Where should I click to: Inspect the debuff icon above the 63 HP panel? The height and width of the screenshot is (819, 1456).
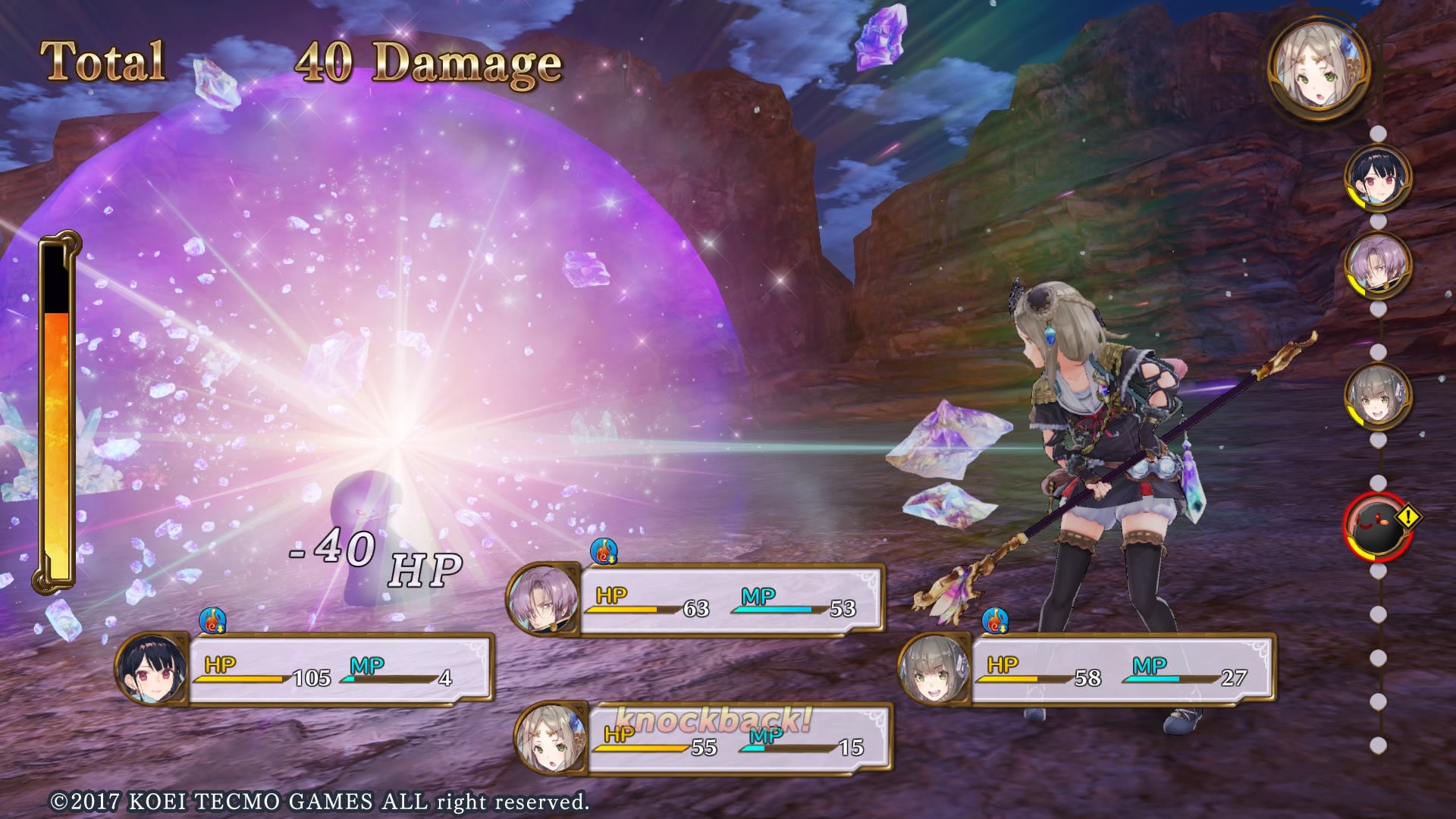604,551
